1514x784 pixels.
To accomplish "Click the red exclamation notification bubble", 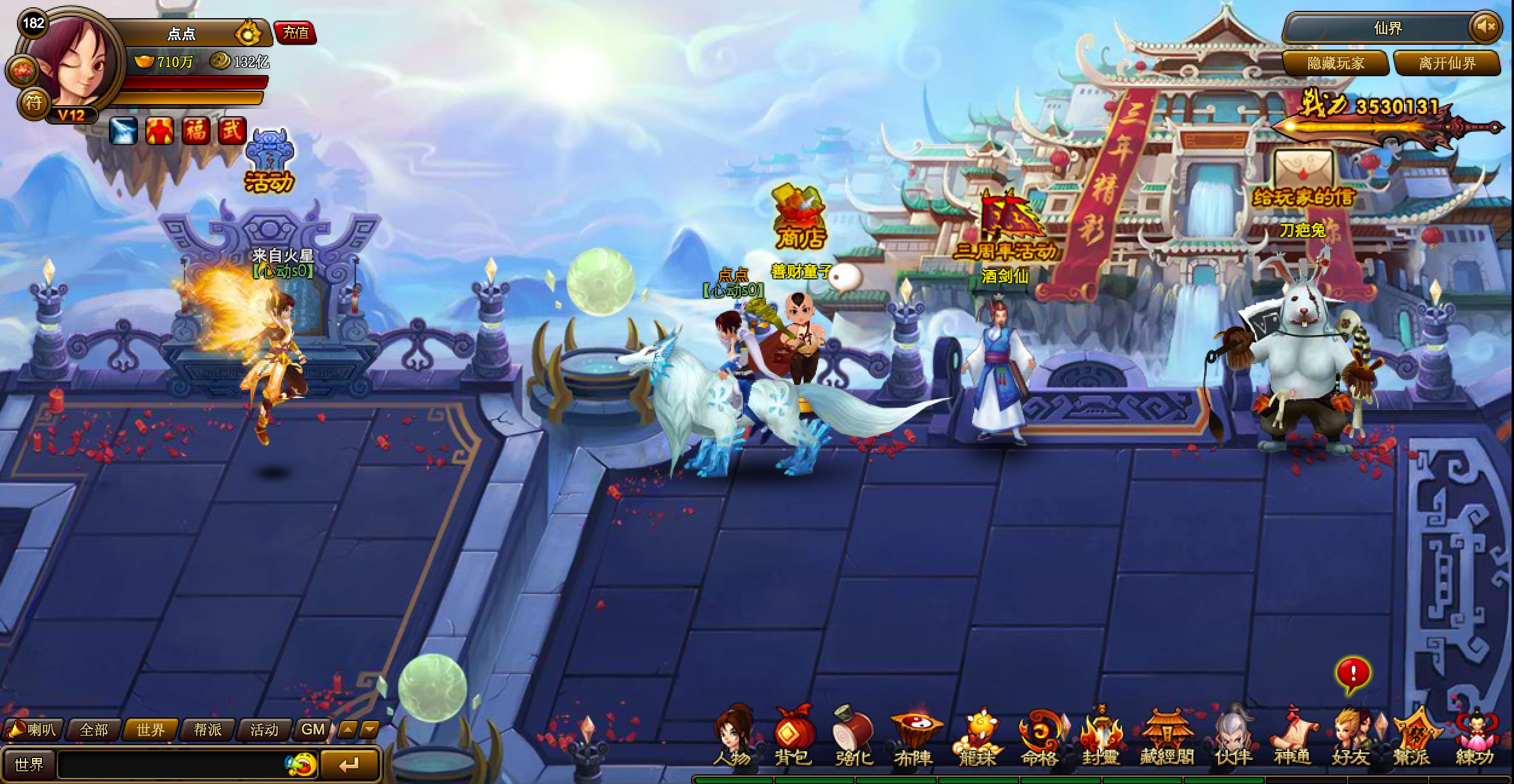I will click(x=1353, y=673).
